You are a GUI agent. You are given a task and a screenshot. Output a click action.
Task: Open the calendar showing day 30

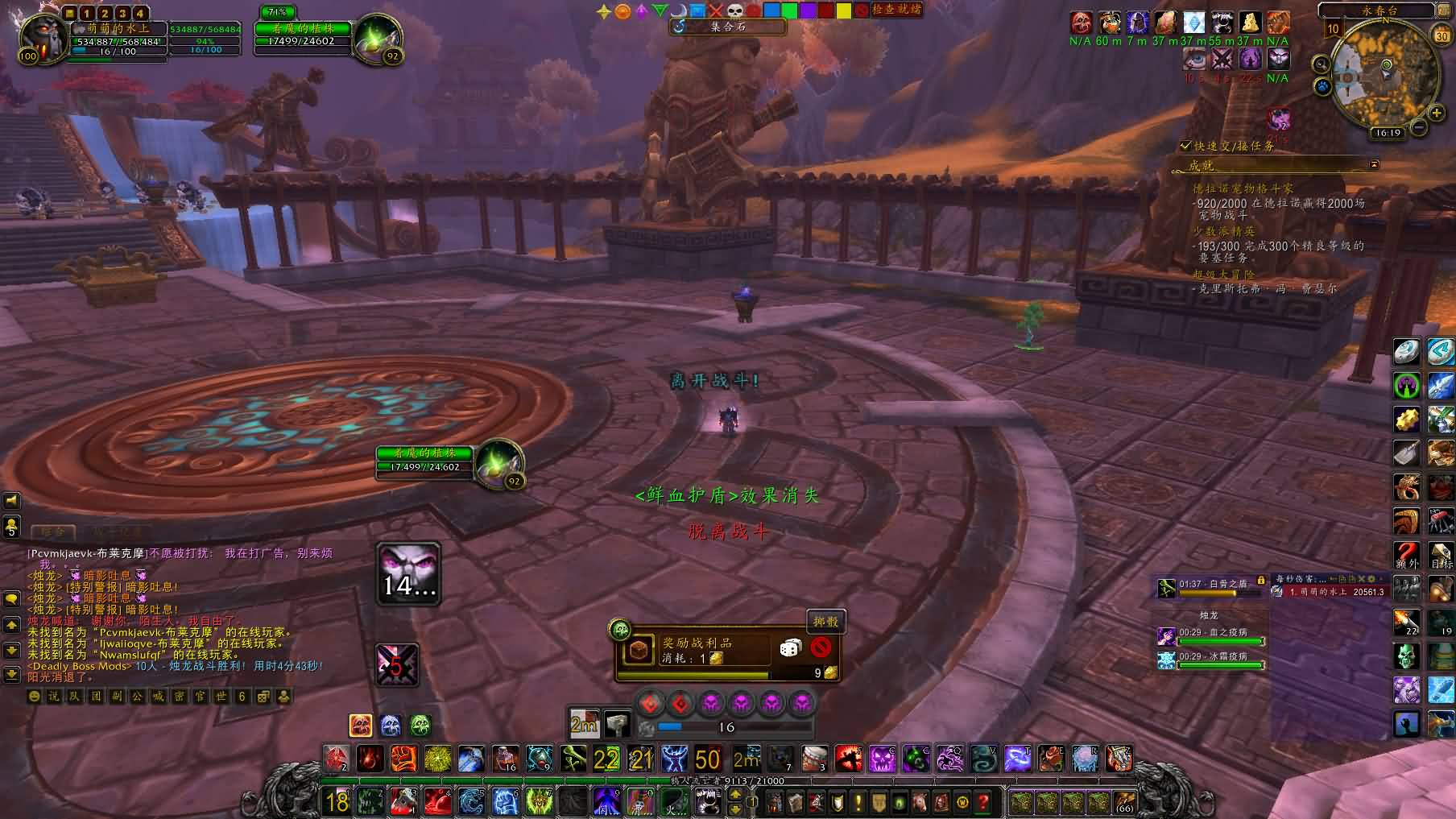click(1442, 36)
